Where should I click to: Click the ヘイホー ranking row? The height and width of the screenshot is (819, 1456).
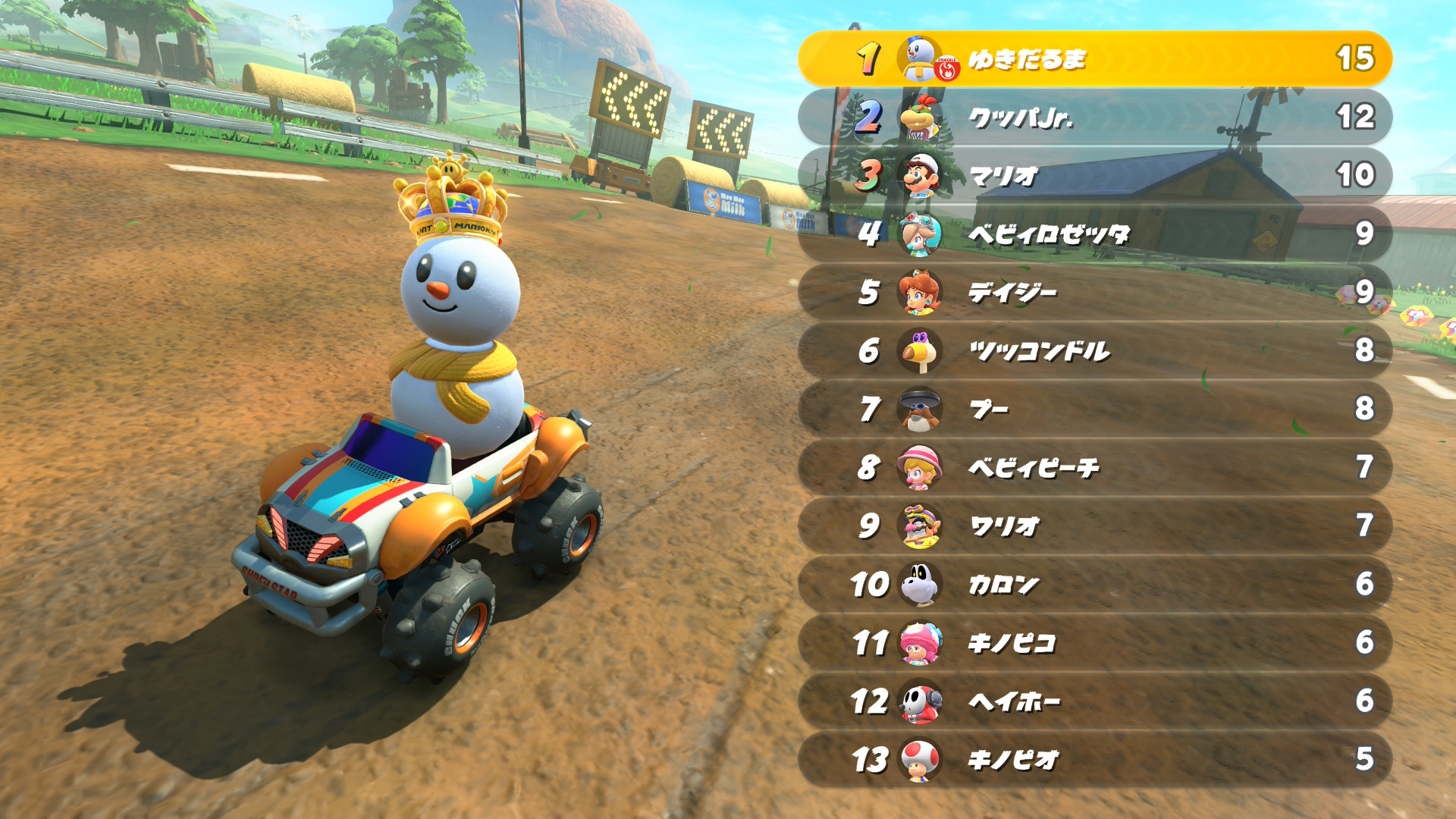click(1094, 701)
